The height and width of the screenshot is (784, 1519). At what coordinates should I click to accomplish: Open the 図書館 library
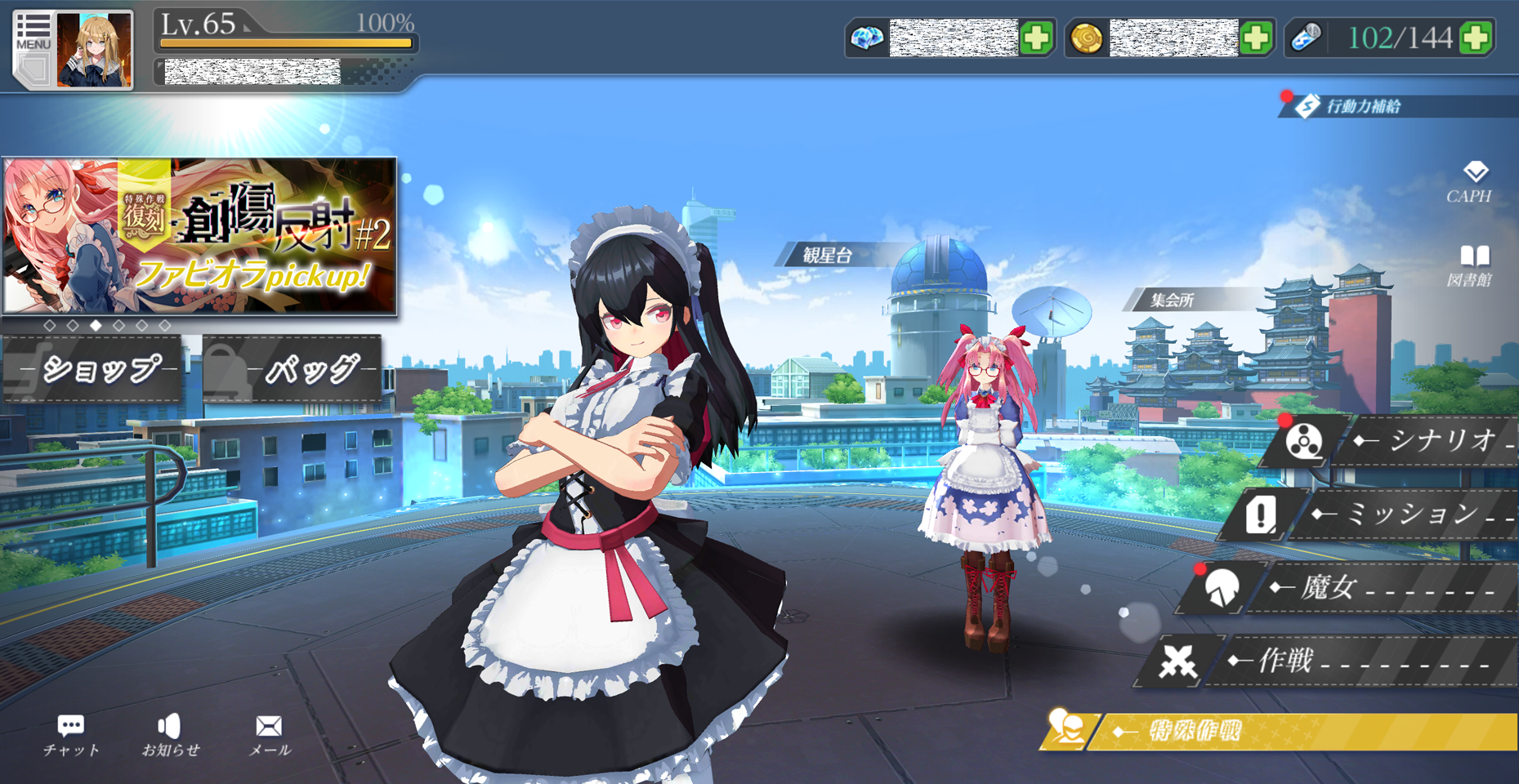pyautogui.click(x=1472, y=265)
